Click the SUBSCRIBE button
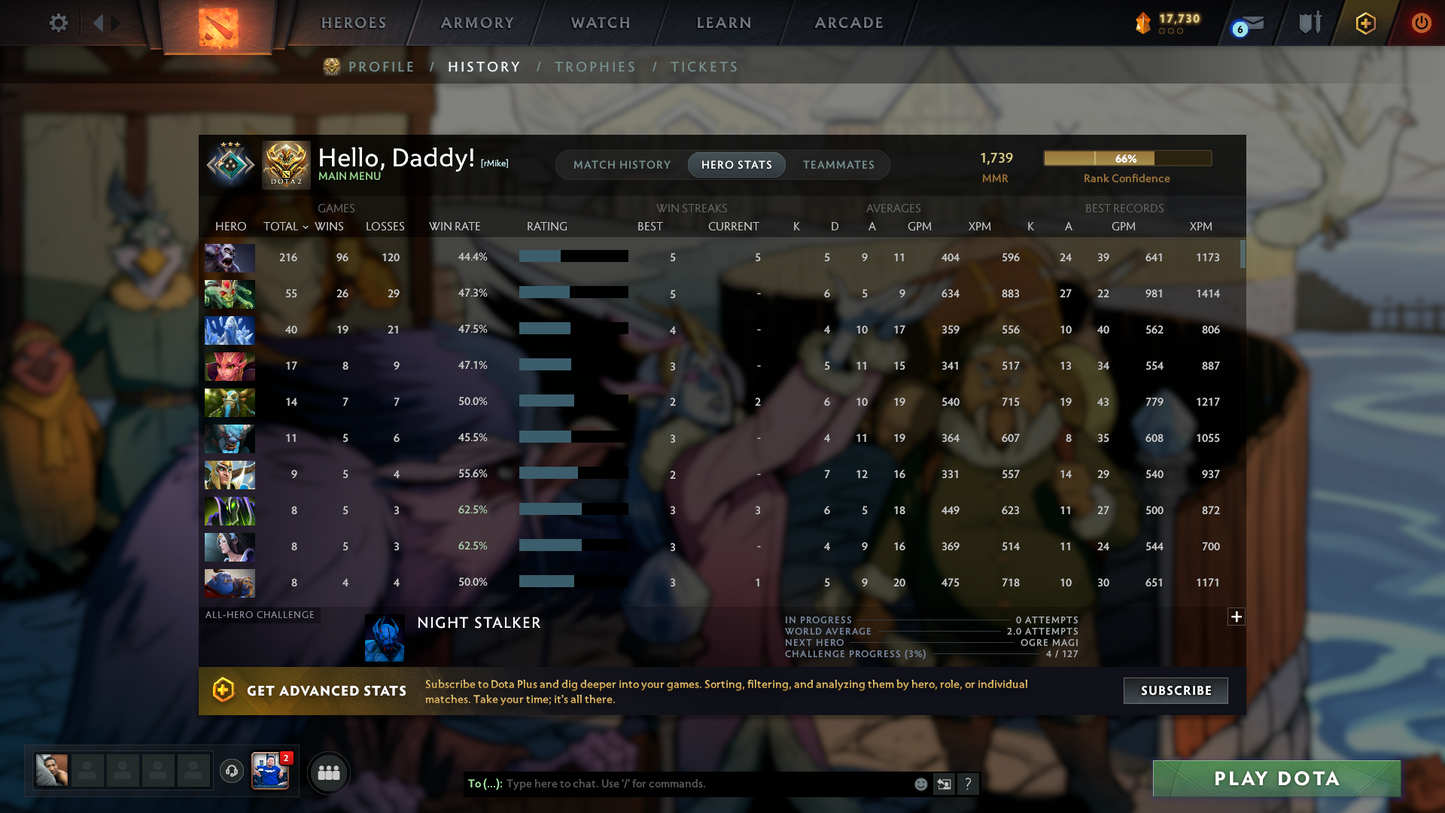Screen dimensions: 1445x813 point(1175,690)
